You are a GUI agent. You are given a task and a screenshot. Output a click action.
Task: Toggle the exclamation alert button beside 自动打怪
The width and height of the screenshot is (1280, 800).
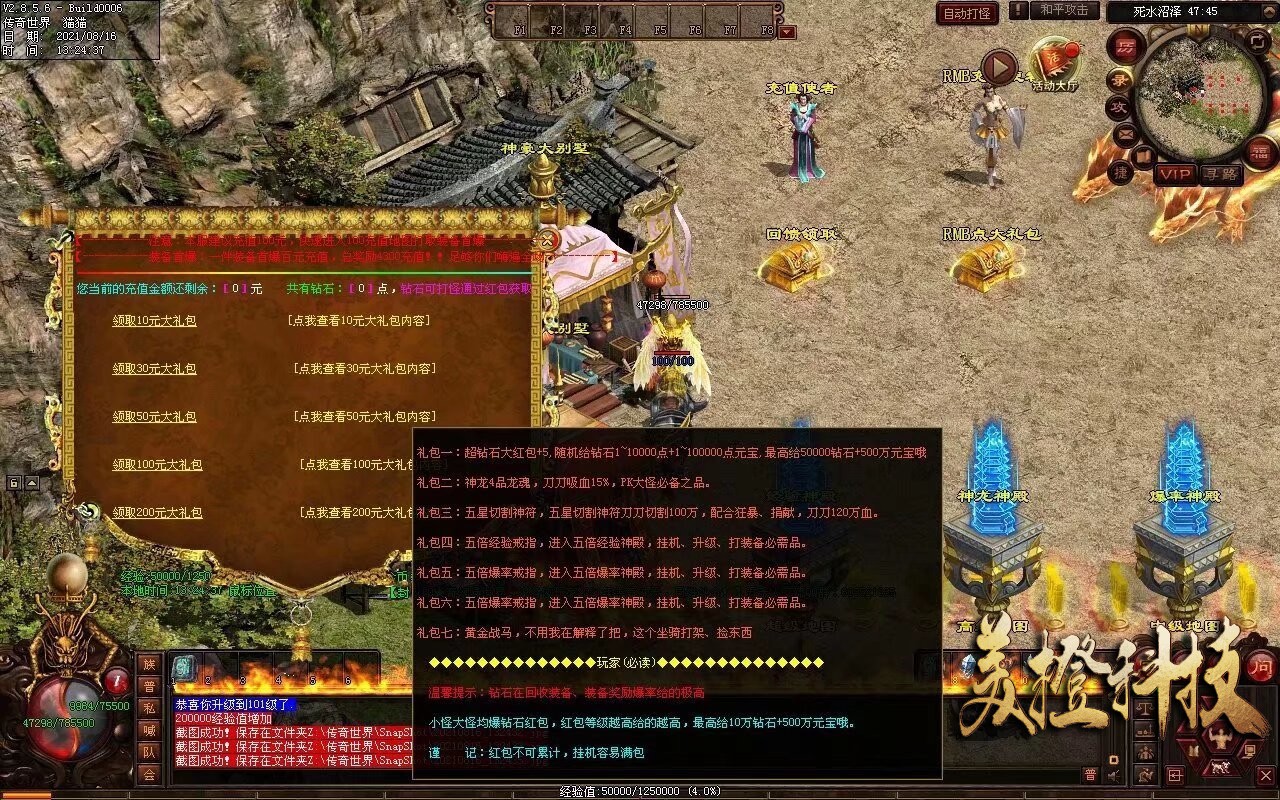pyautogui.click(x=1017, y=12)
